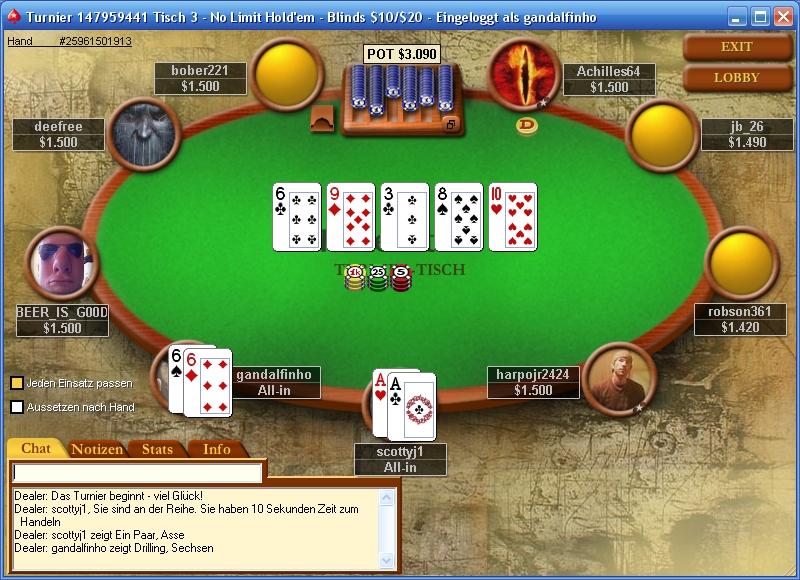Open the LOBBY
The image size is (800, 580).
[x=736, y=77]
